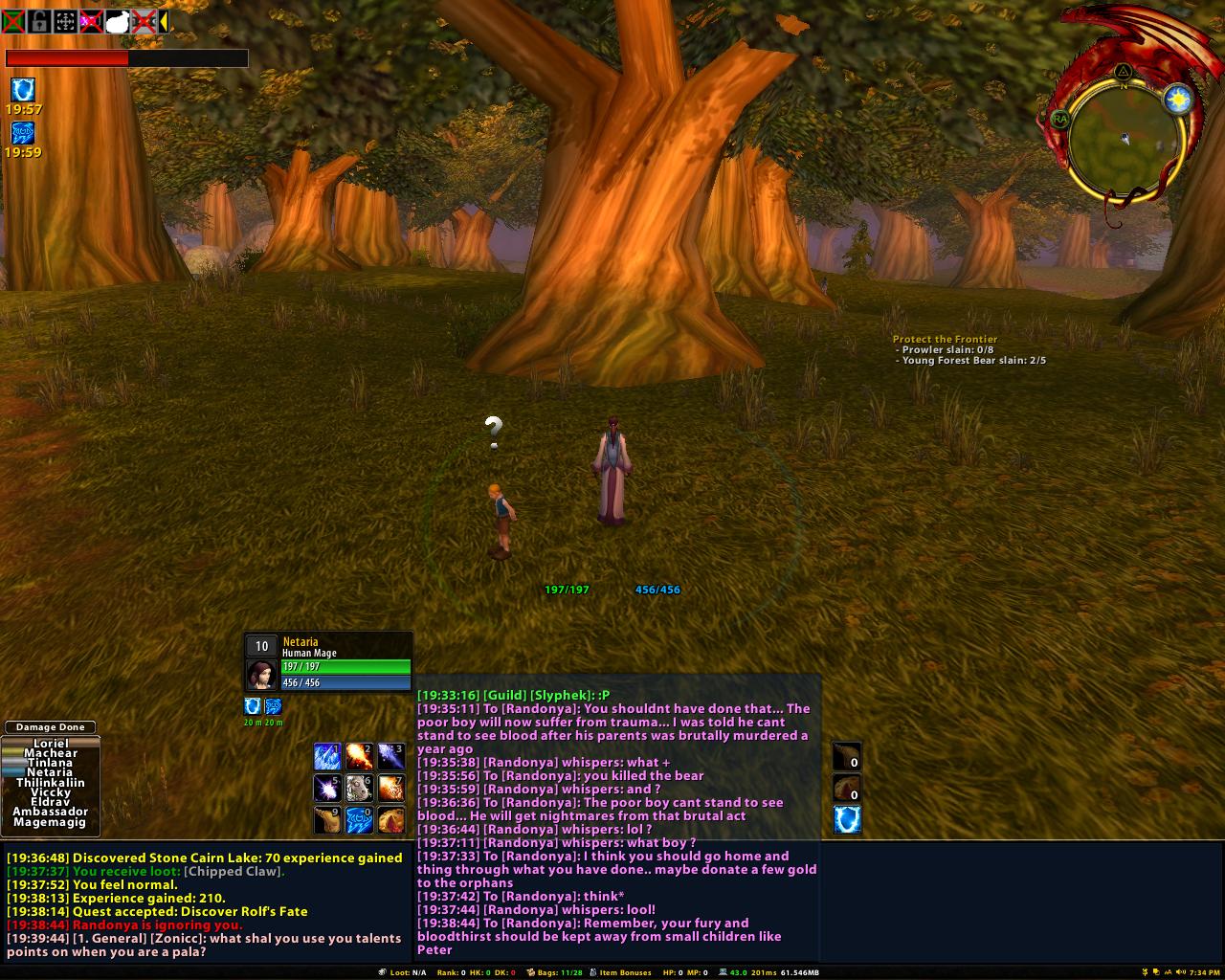
Task: Activate the Arcane Missiles ability in slot 5
Action: (327, 788)
